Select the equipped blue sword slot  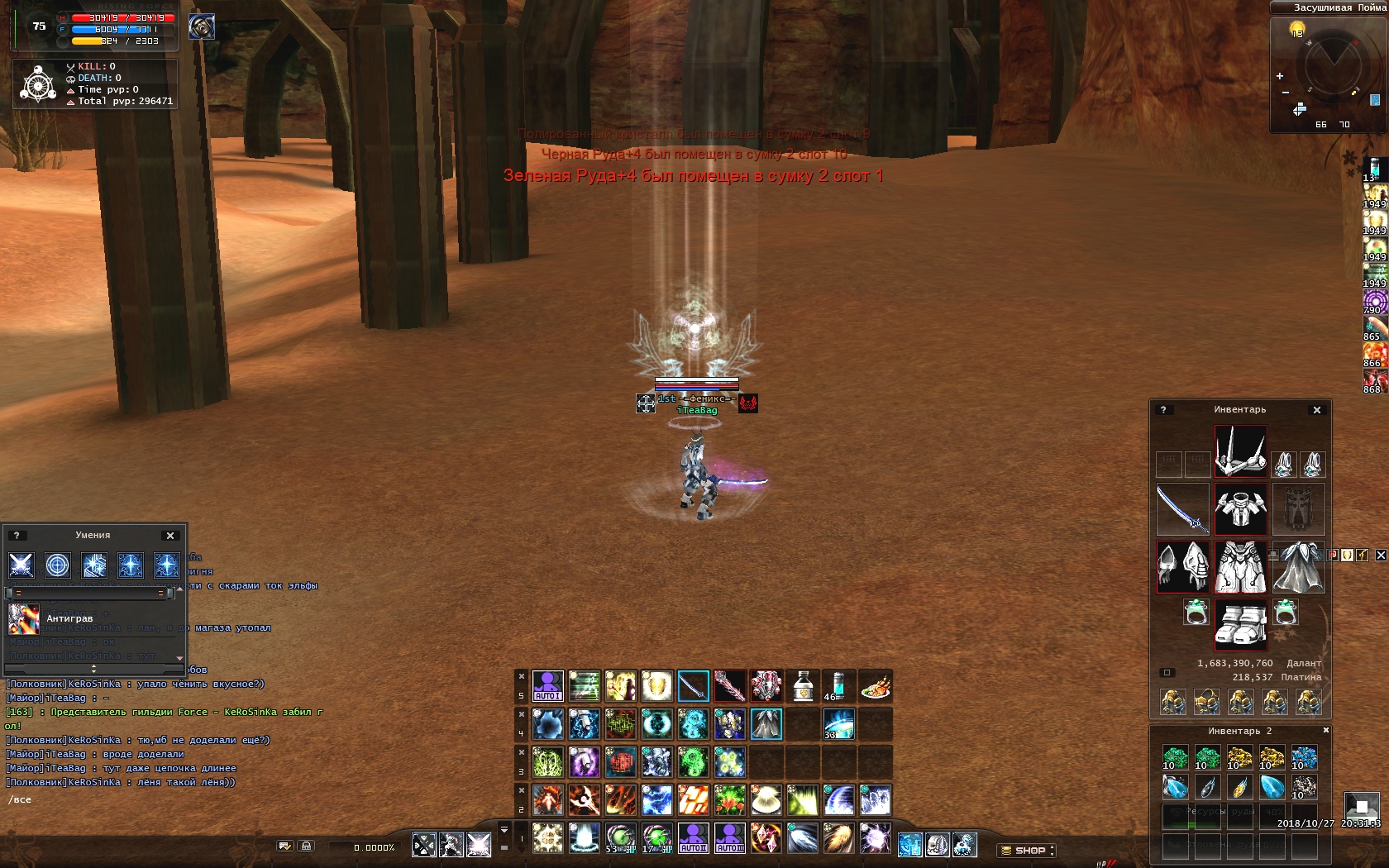(x=1182, y=508)
